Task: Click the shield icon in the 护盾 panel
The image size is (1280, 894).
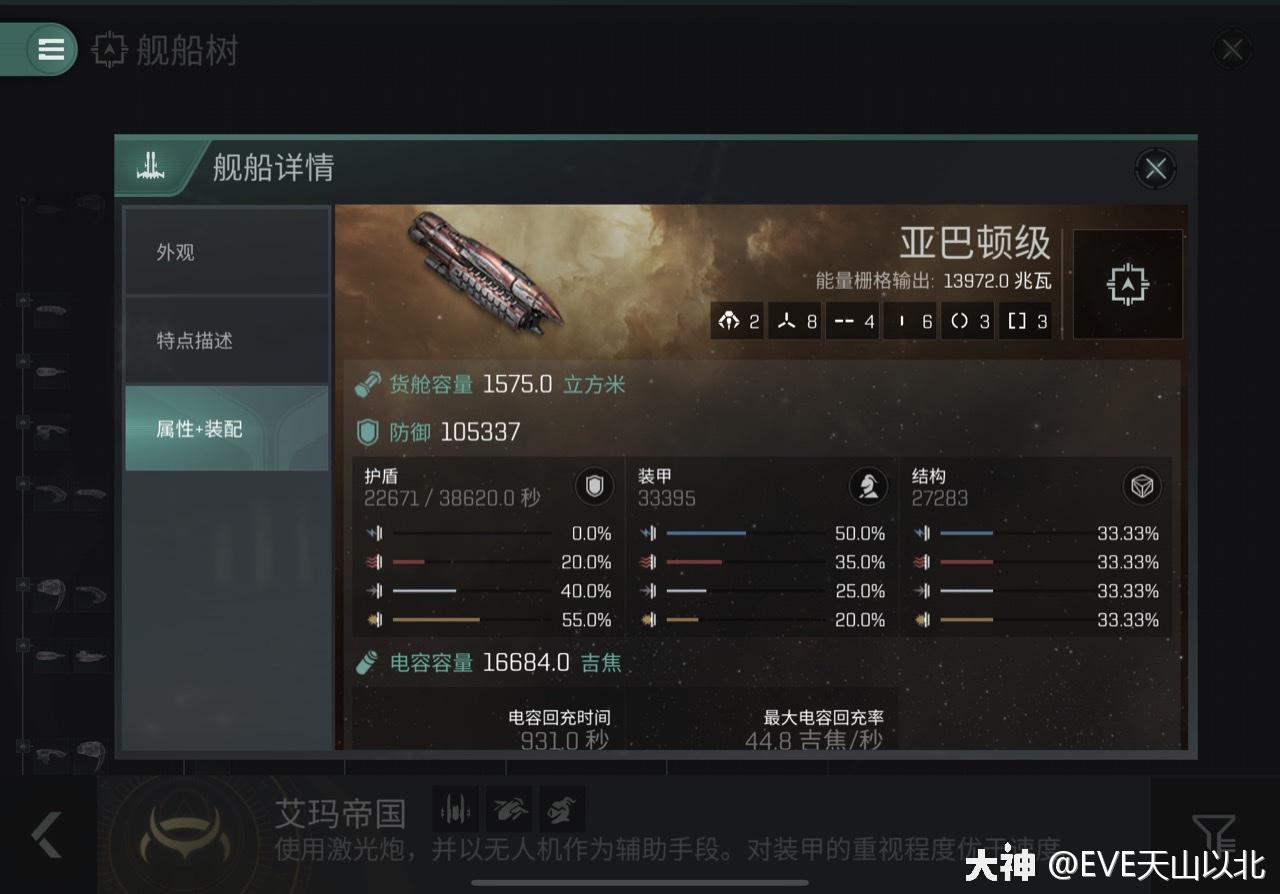Action: pyautogui.click(x=594, y=487)
